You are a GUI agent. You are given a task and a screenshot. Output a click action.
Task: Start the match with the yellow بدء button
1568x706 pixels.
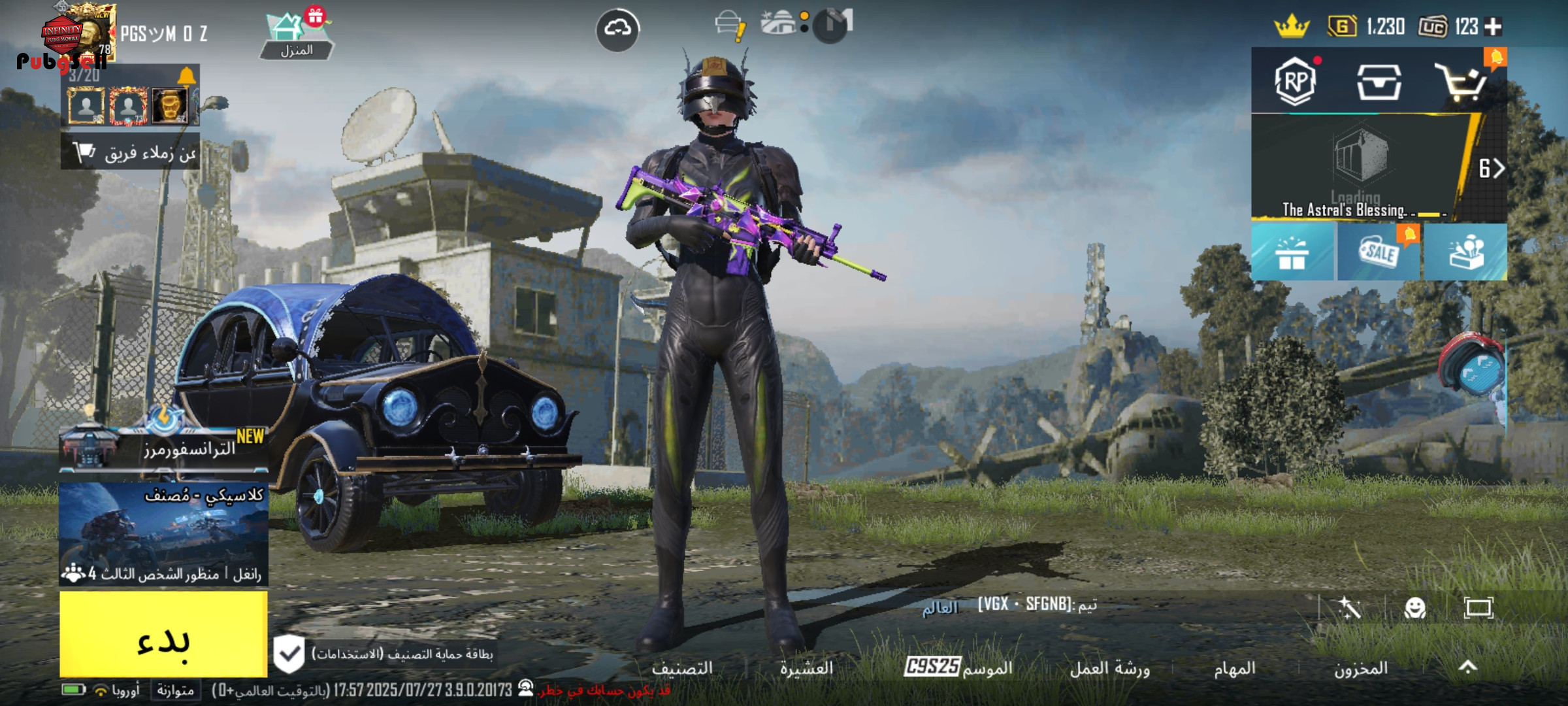(x=163, y=634)
